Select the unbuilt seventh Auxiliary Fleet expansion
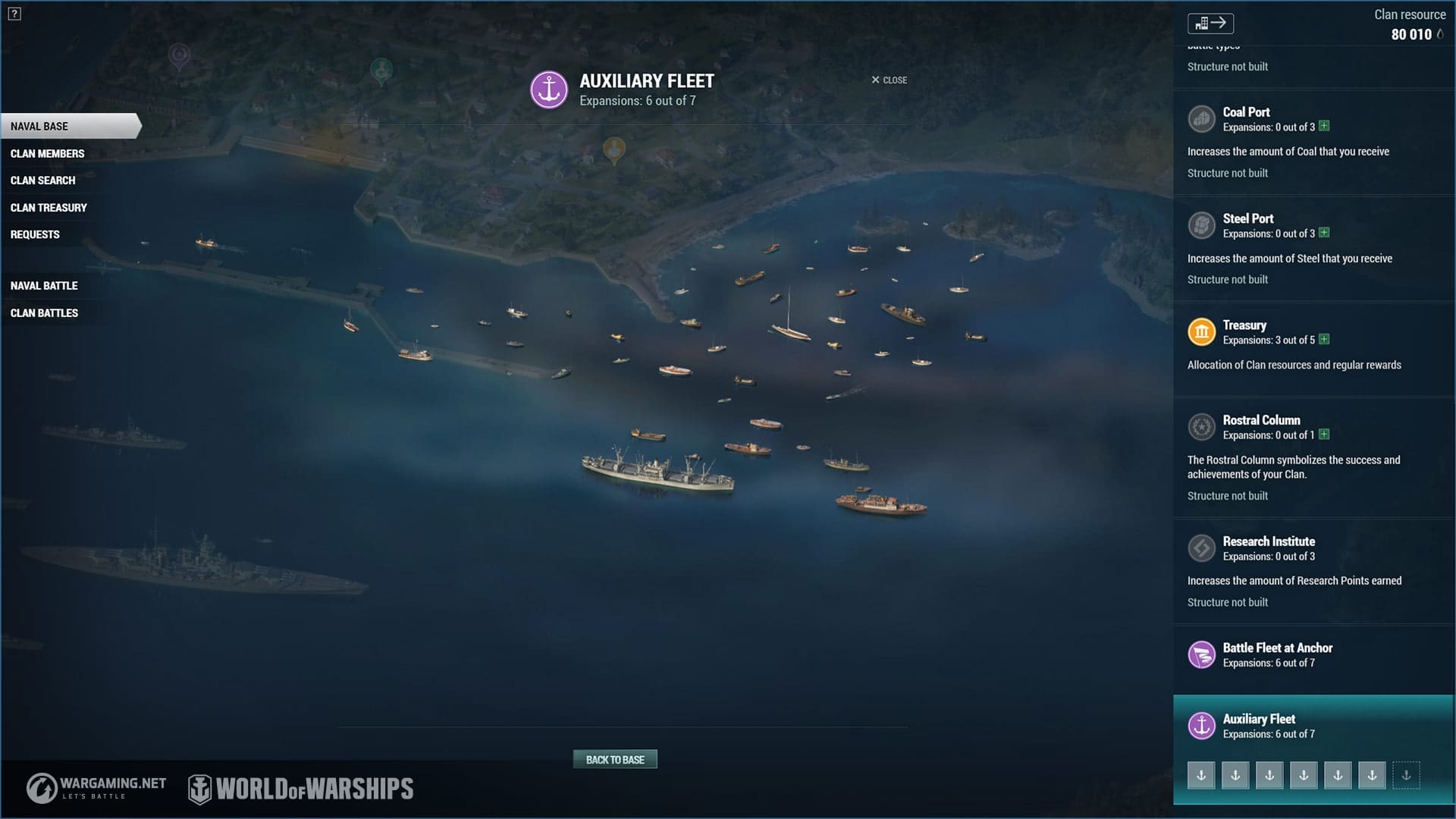The image size is (1456, 819). (1406, 776)
